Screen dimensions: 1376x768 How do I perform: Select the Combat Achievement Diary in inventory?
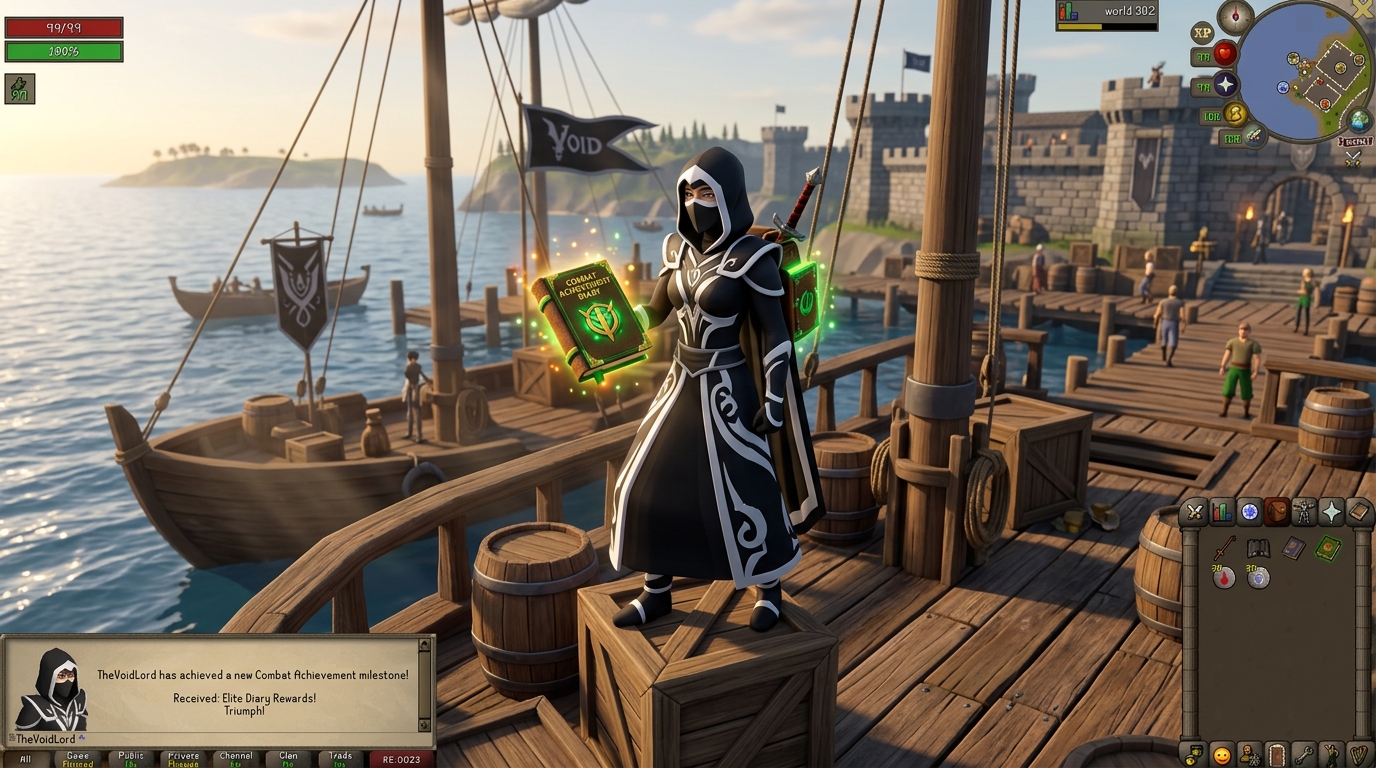[x=1328, y=548]
